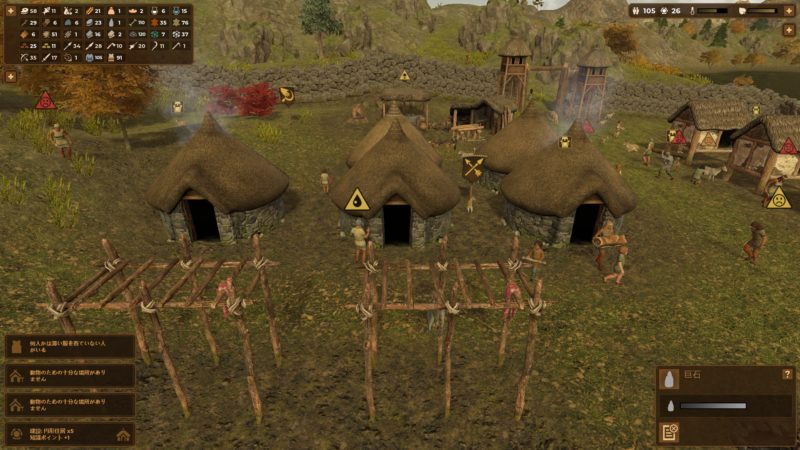800x450 pixels.
Task: Open the warm clothing warning notification
Action: coord(69,347)
